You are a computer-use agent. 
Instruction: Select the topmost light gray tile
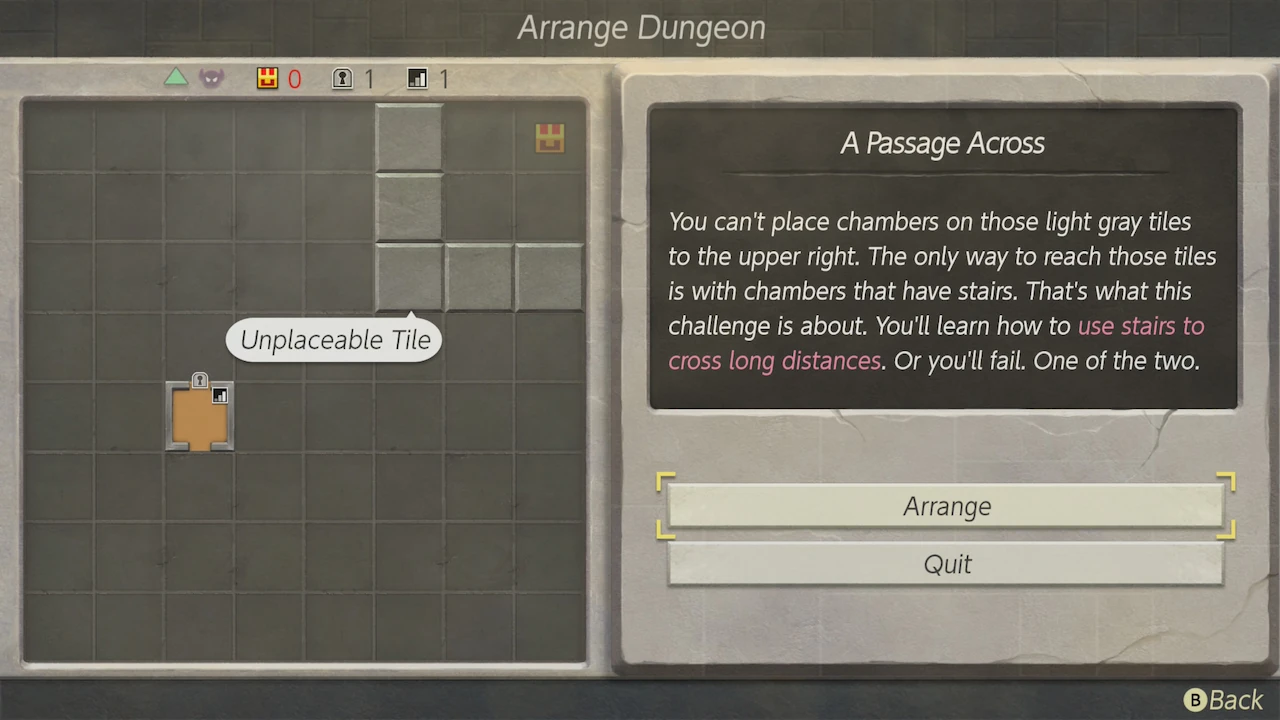[408, 137]
